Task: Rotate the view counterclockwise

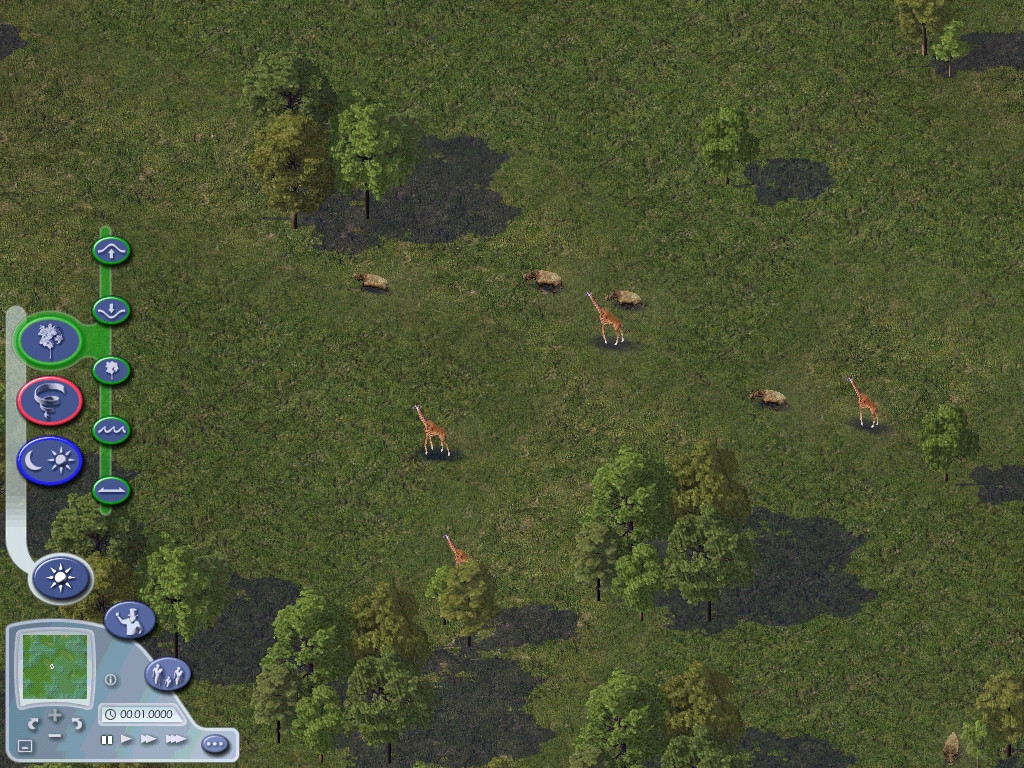Action: click(x=33, y=722)
